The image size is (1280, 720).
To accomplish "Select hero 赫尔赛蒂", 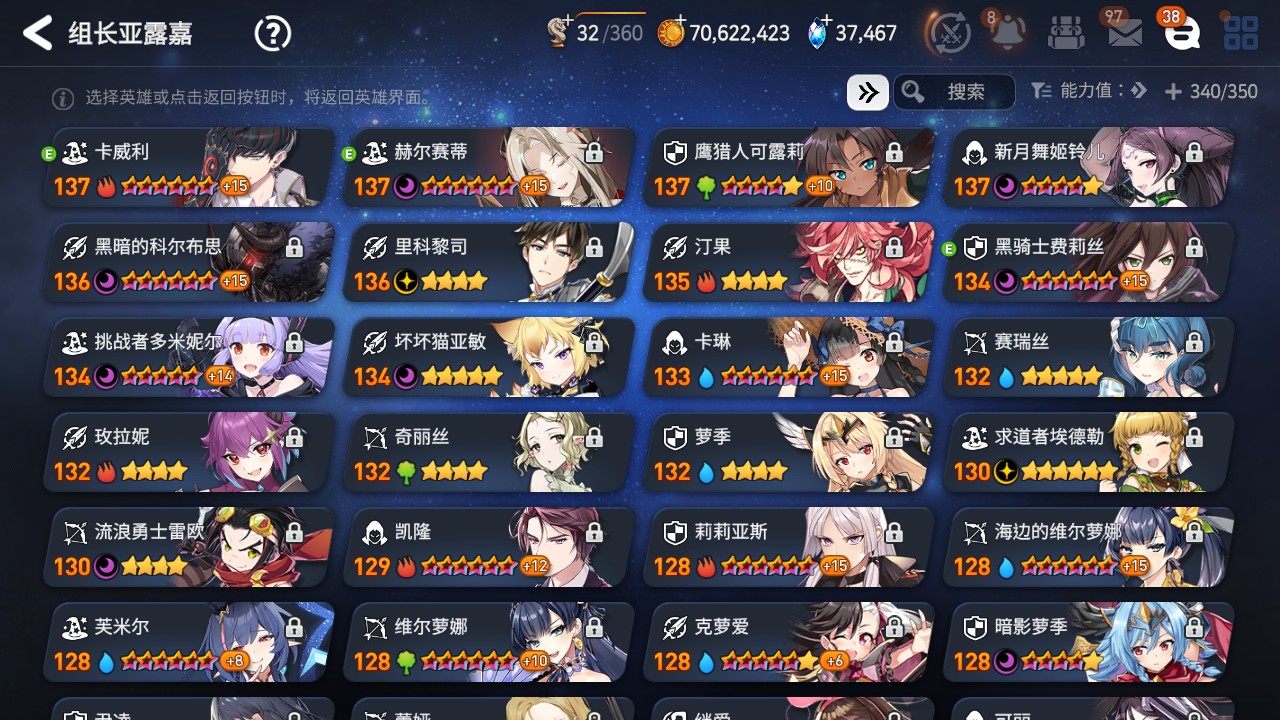I will [x=490, y=167].
